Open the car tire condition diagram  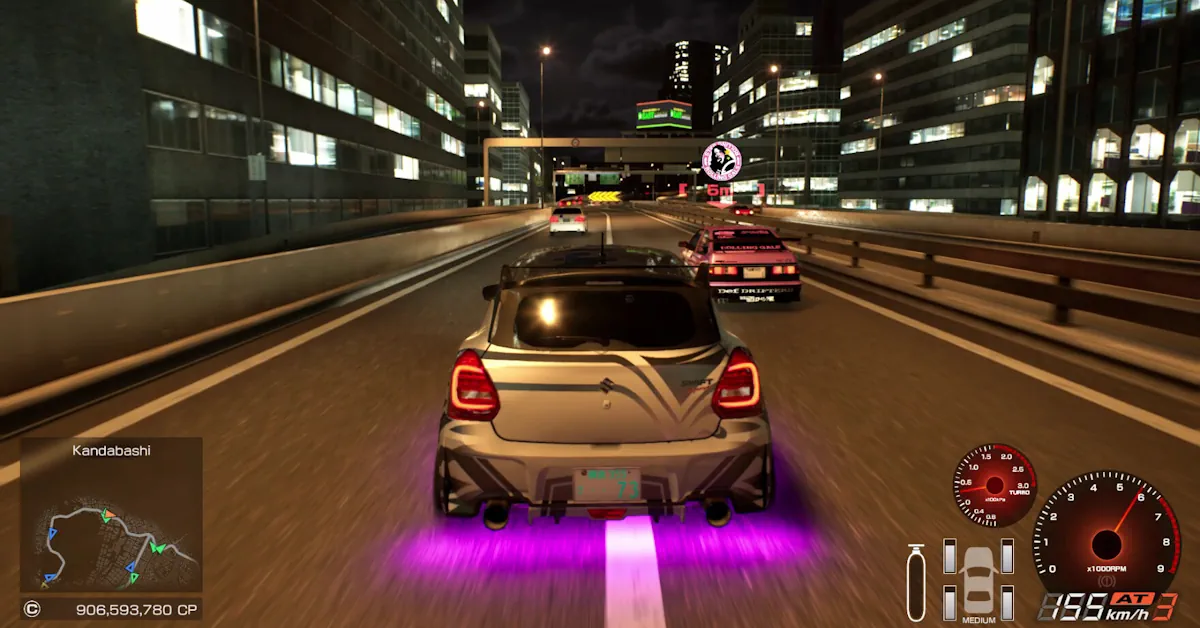point(978,580)
